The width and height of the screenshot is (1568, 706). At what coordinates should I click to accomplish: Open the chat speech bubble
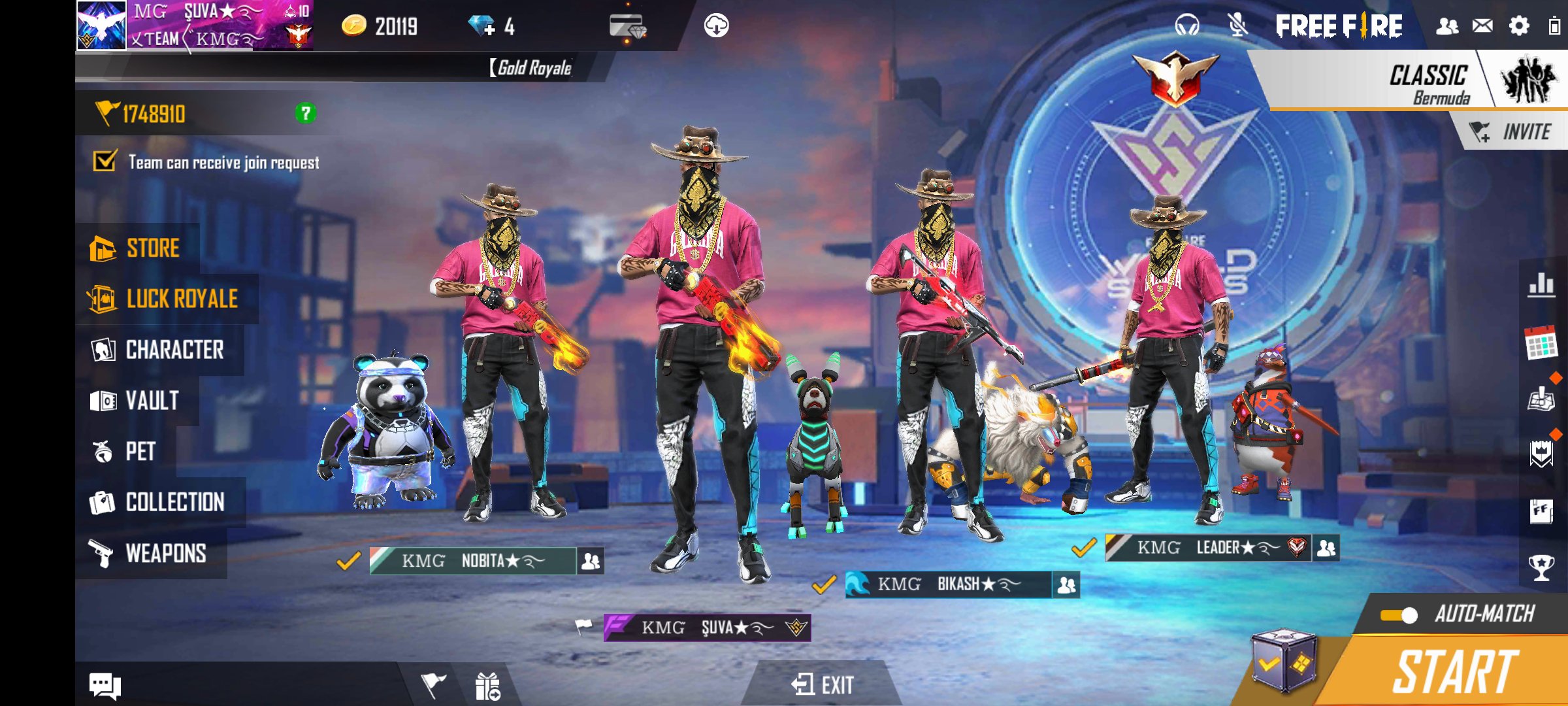[x=105, y=685]
